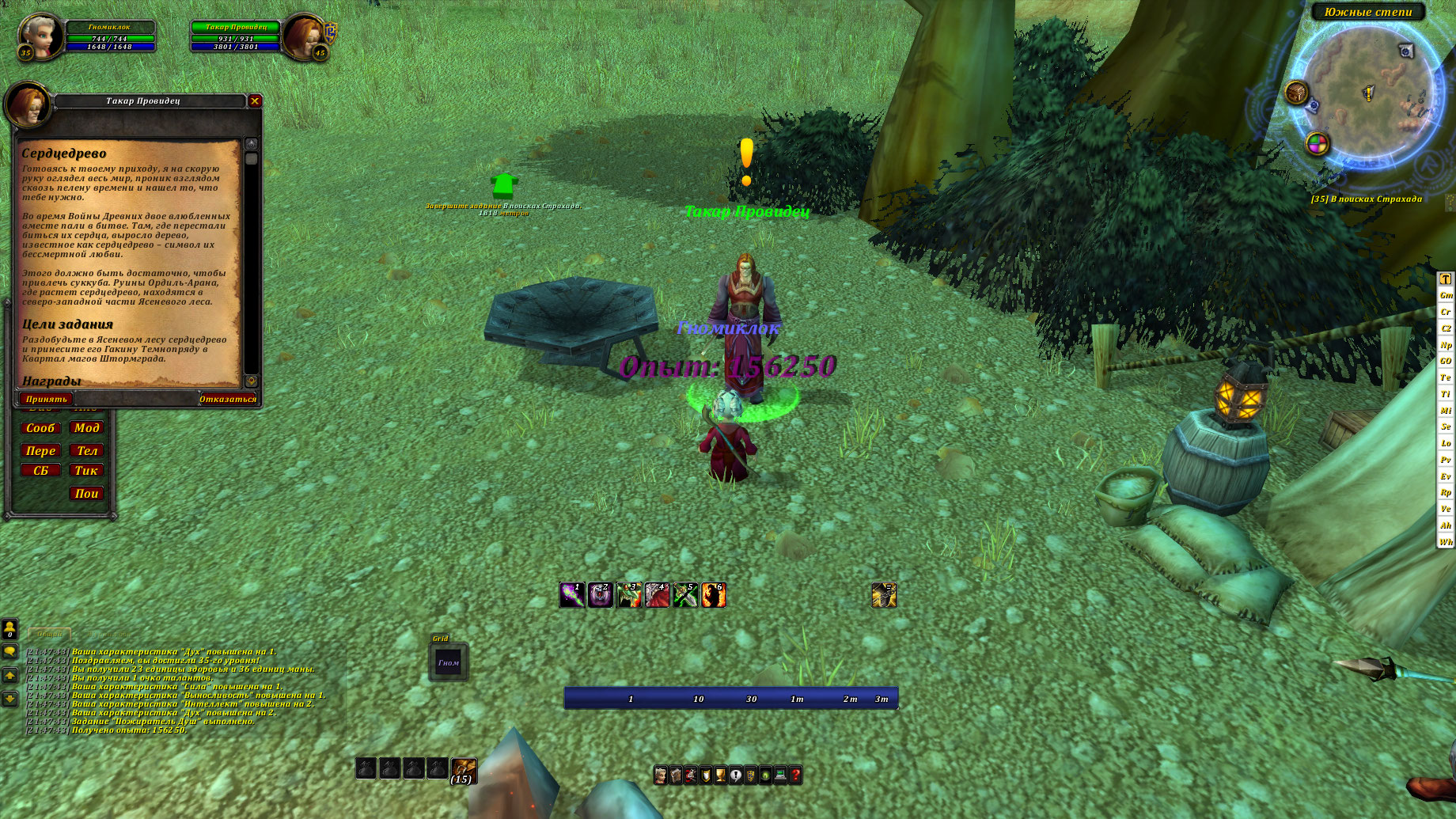Open the backpack slot showing (15)
Screen dimensions: 1456x819
pos(463,769)
